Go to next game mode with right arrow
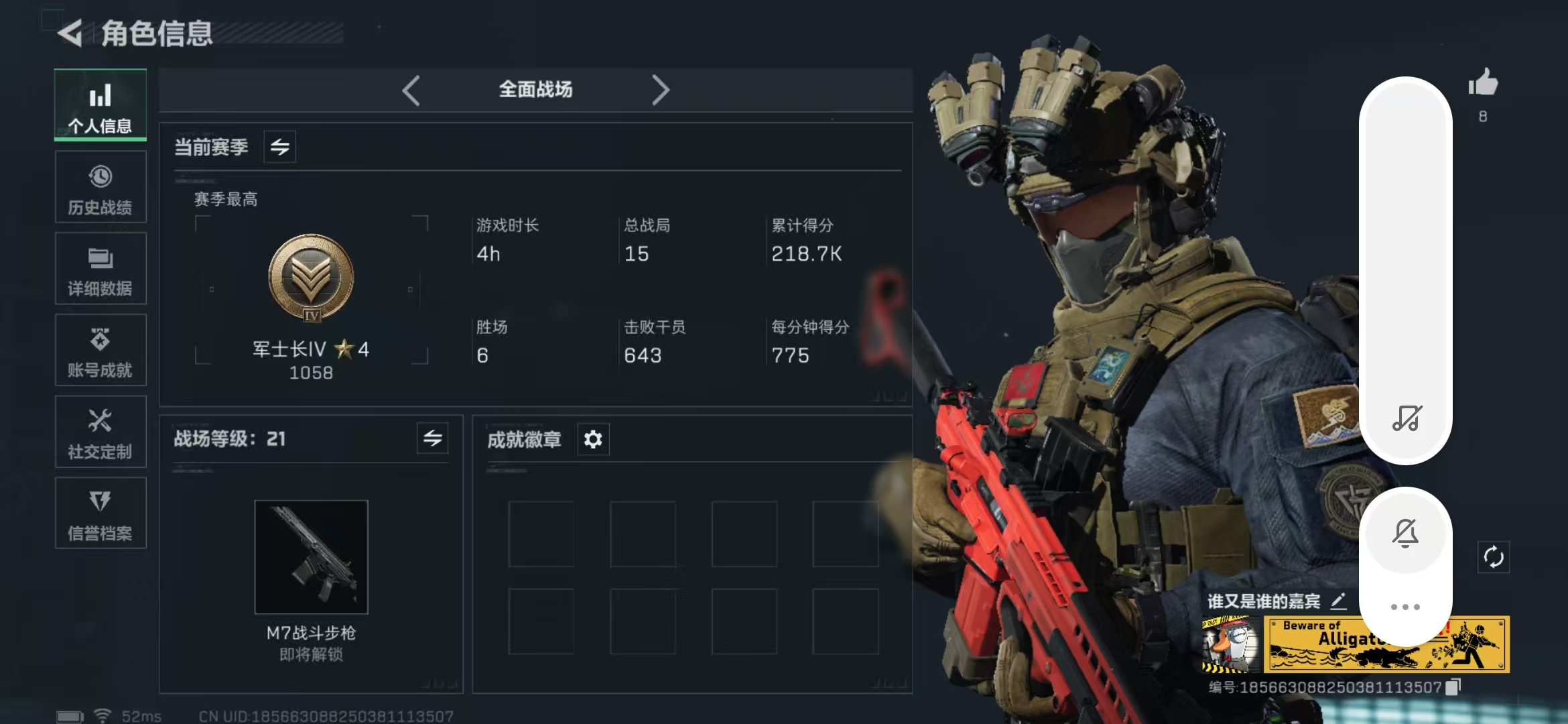Viewport: 1568px width, 724px height. [x=660, y=90]
